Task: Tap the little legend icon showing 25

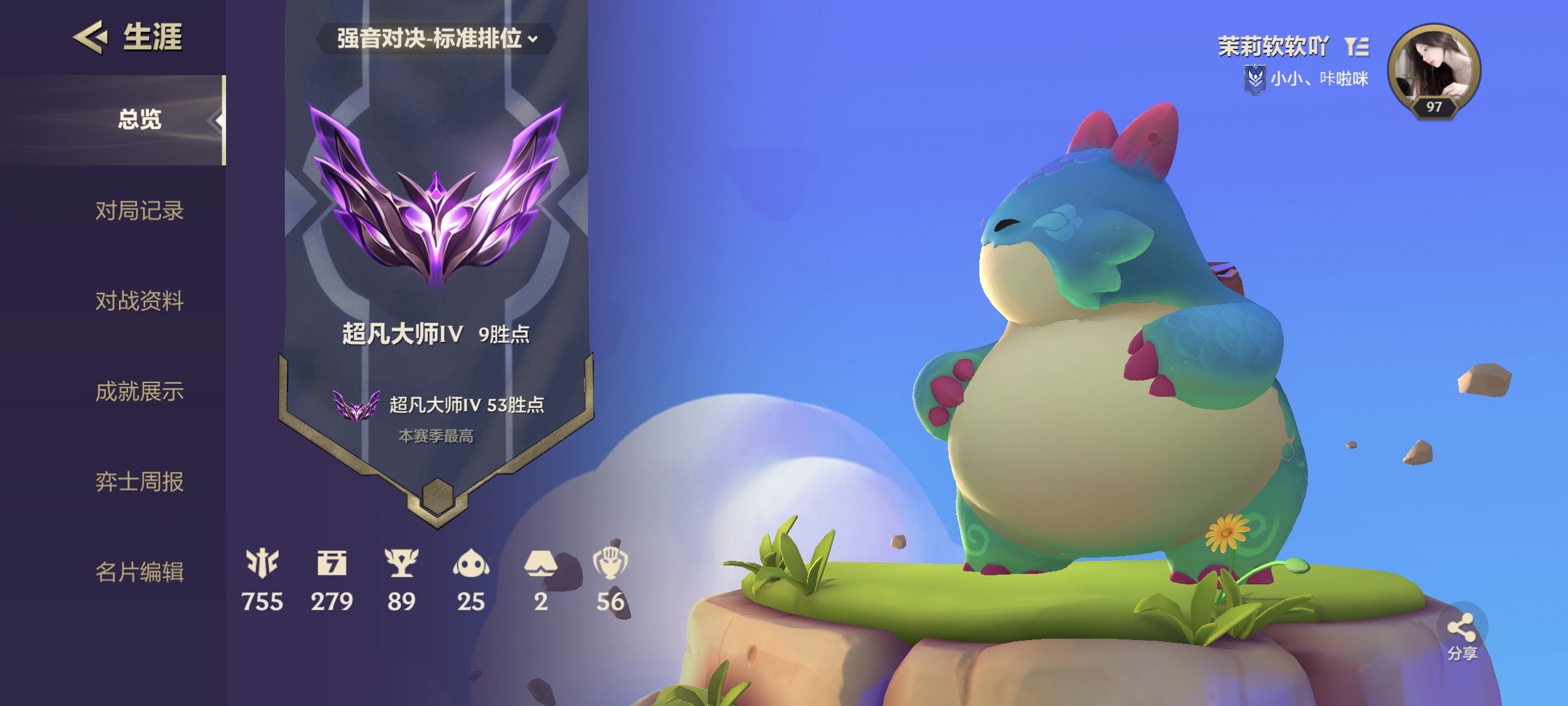Action: pyautogui.click(x=471, y=563)
